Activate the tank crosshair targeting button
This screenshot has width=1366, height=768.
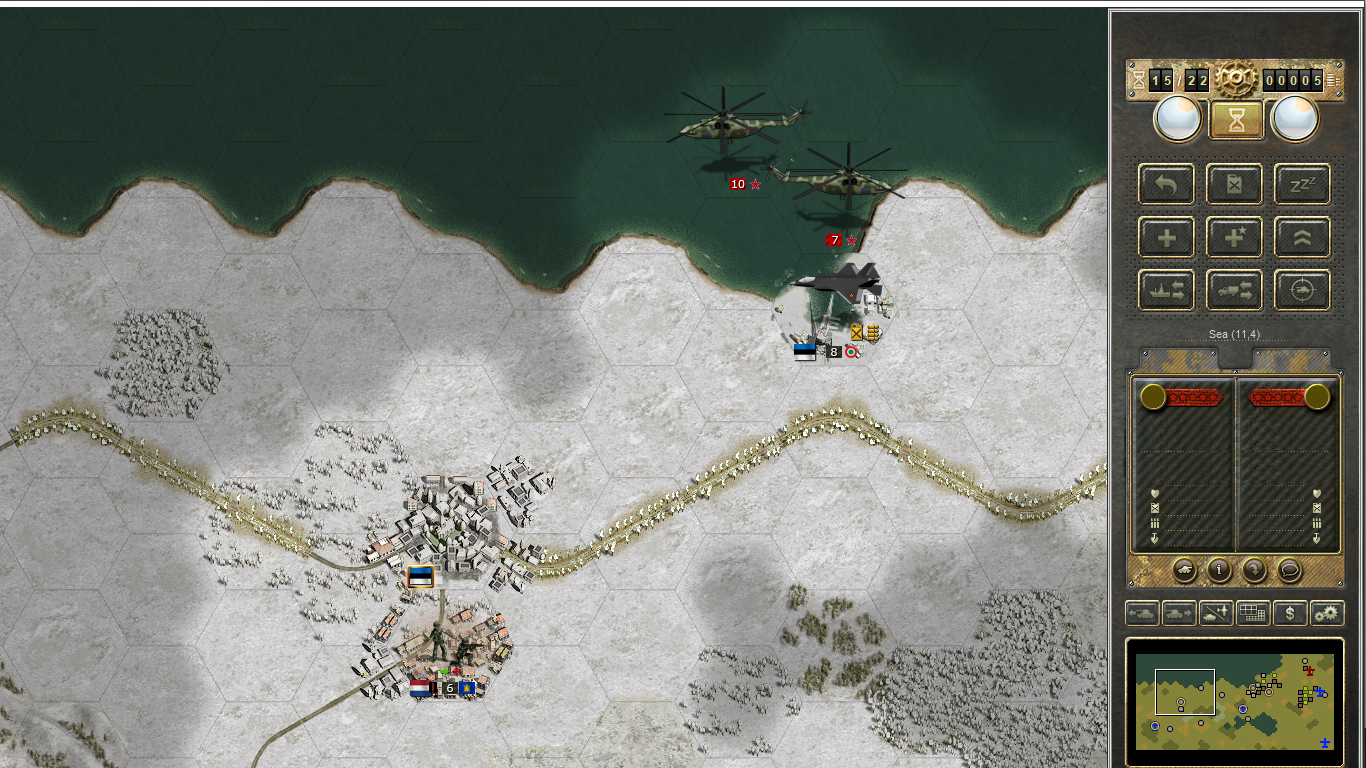click(1302, 291)
